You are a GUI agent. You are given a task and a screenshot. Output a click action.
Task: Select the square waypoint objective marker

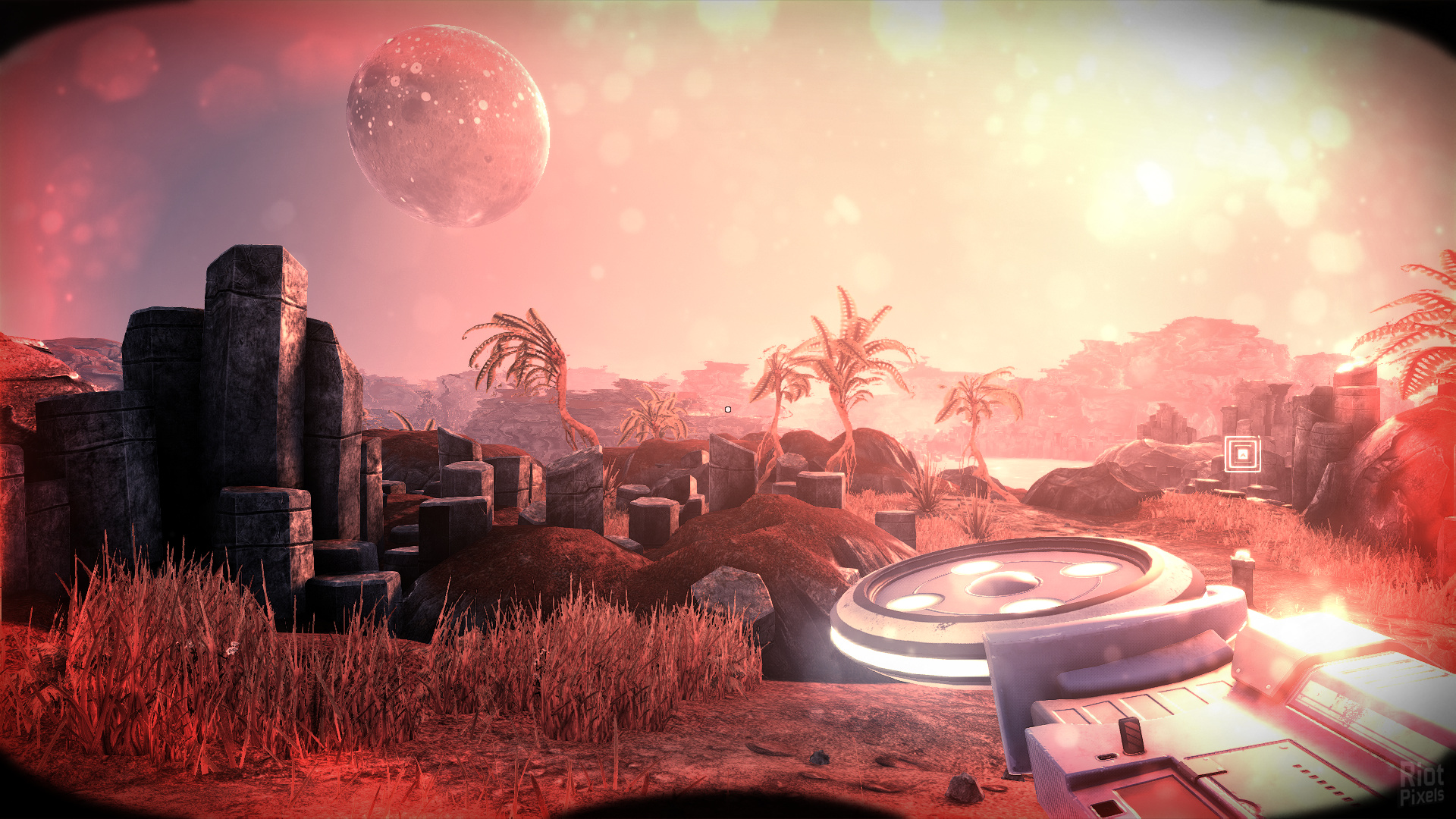point(1242,454)
